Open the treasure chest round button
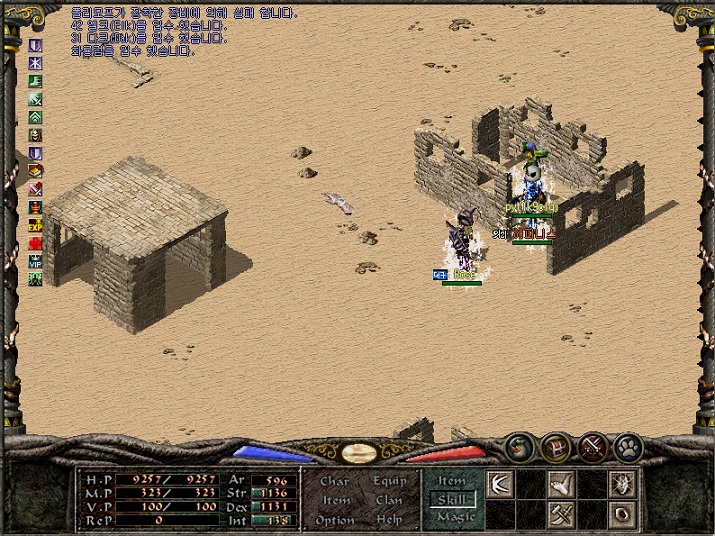The width and height of the screenshot is (715, 536). 556,446
